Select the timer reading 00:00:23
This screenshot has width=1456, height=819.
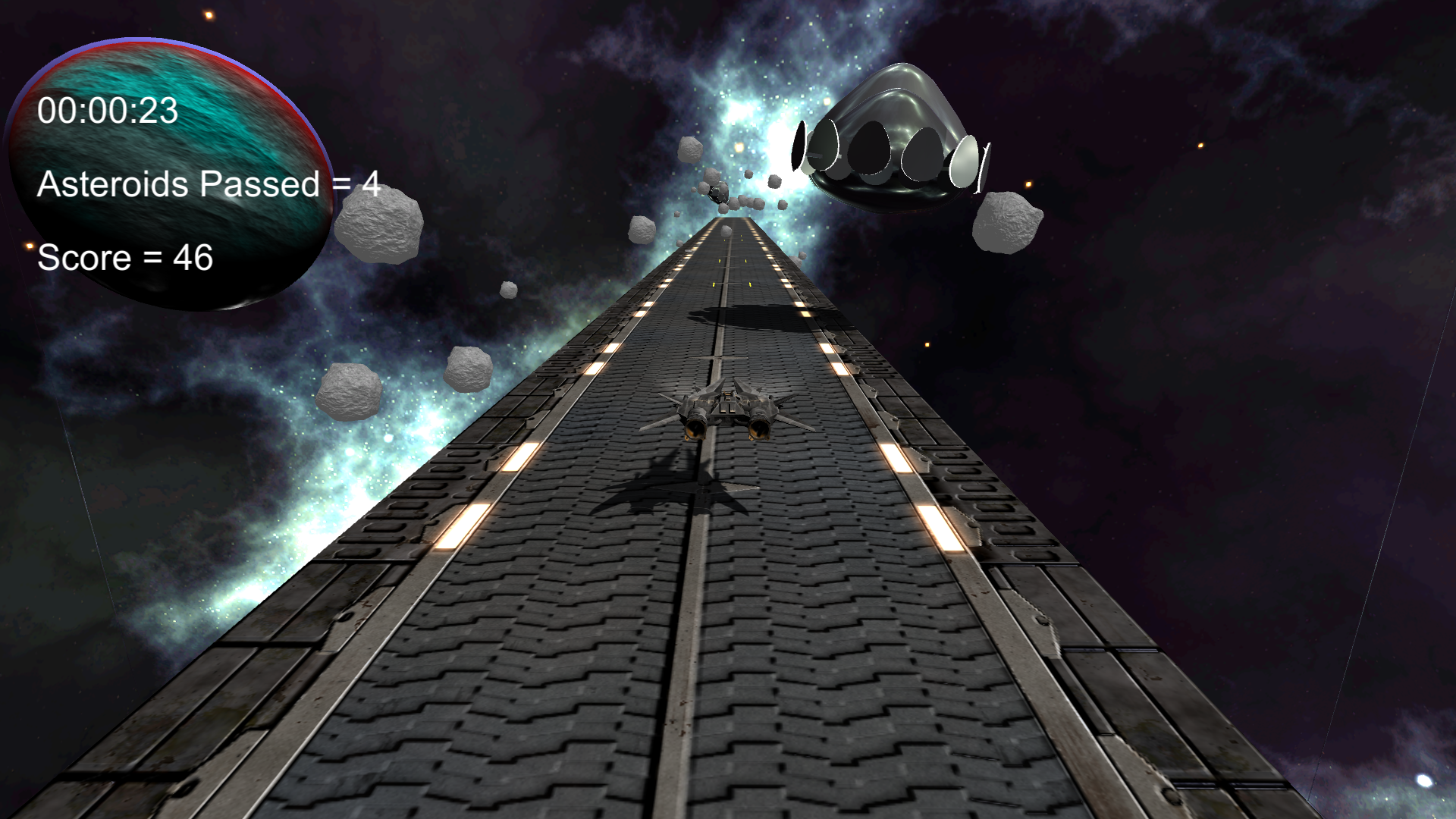108,110
